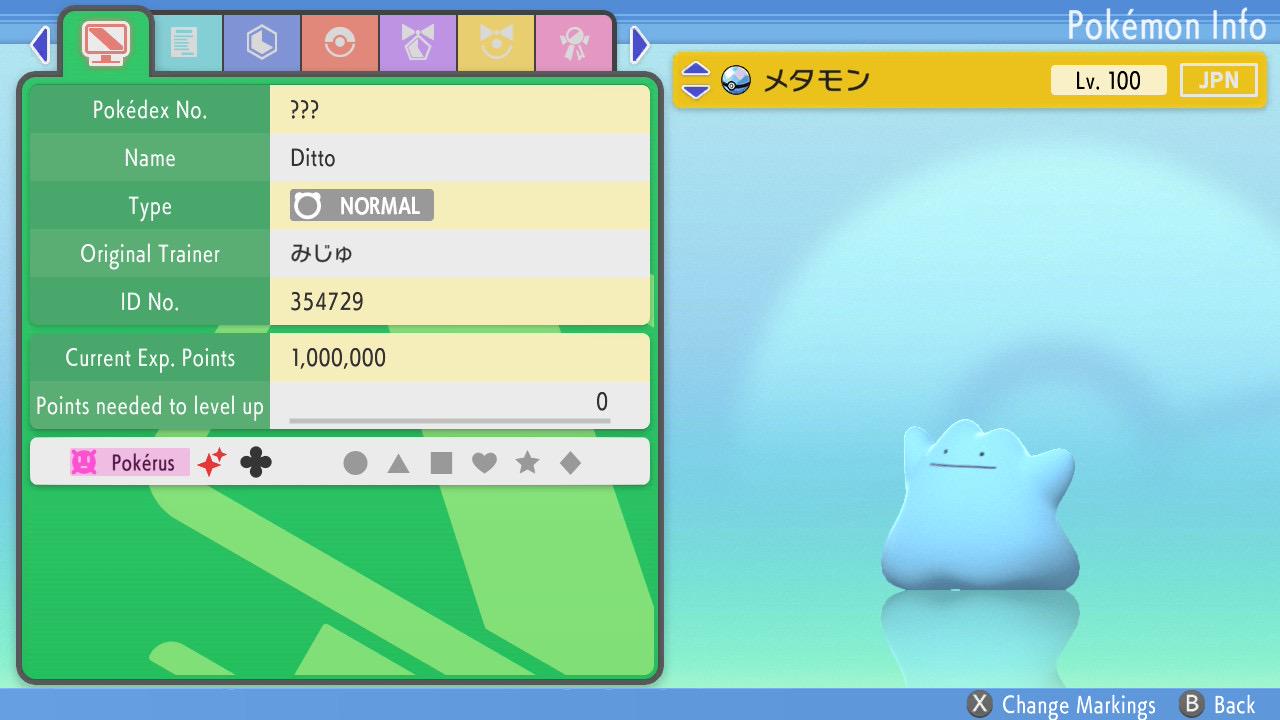Click the left navigation arrow

tap(39, 44)
